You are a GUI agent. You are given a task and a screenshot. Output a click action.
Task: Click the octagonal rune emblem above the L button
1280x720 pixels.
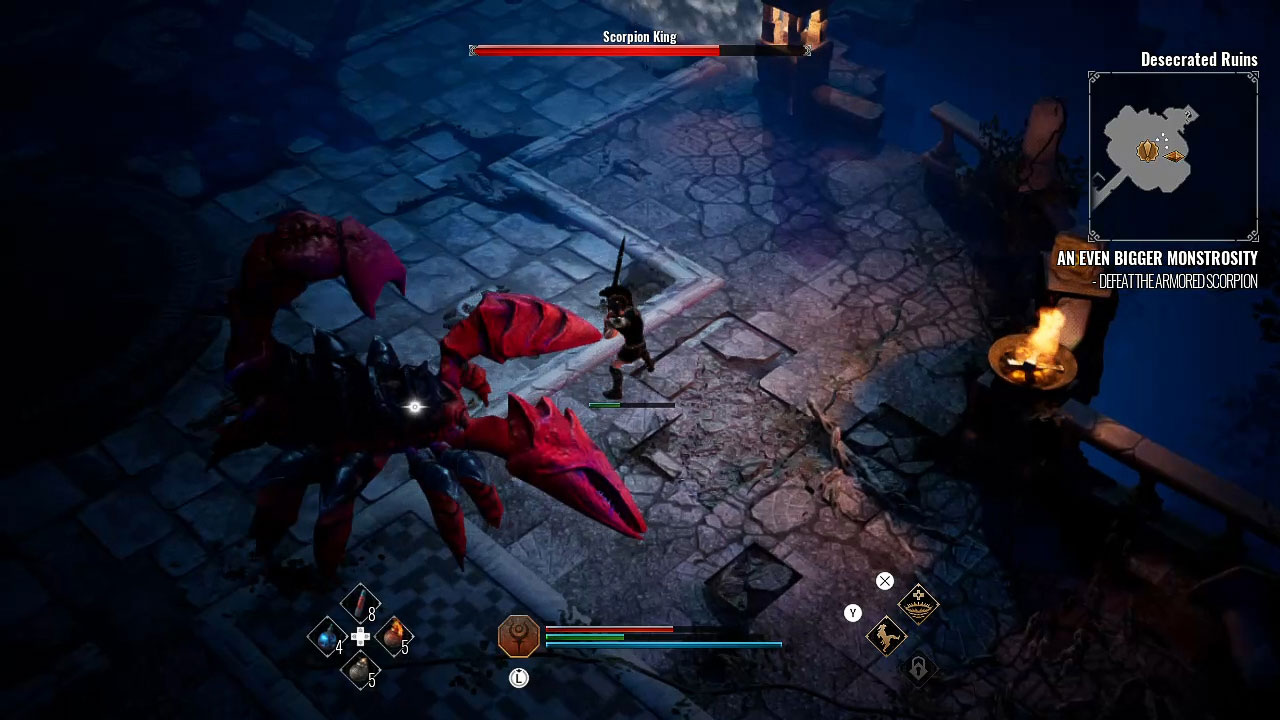[x=517, y=635]
